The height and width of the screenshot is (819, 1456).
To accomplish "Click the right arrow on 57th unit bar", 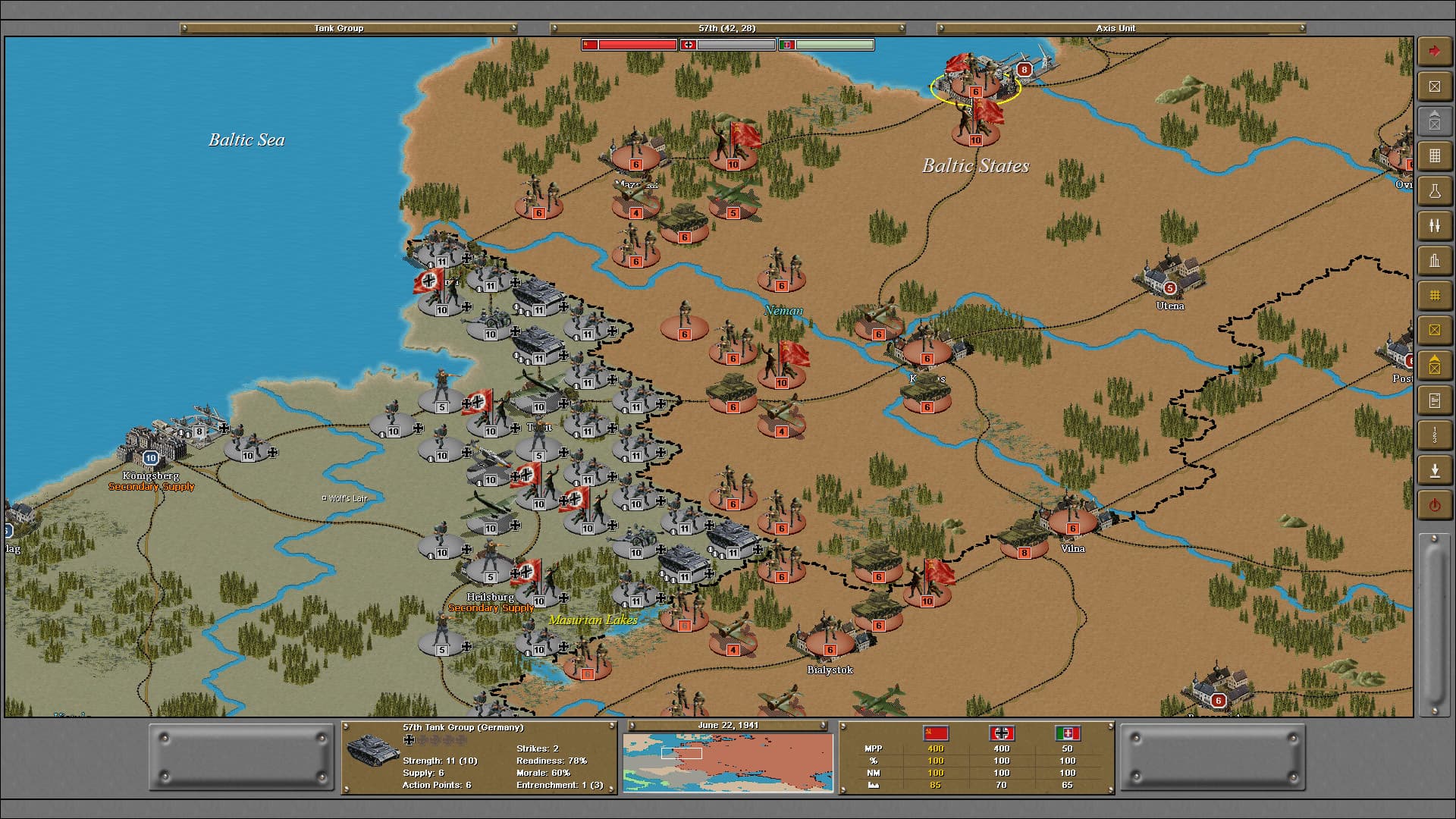I will click(901, 28).
